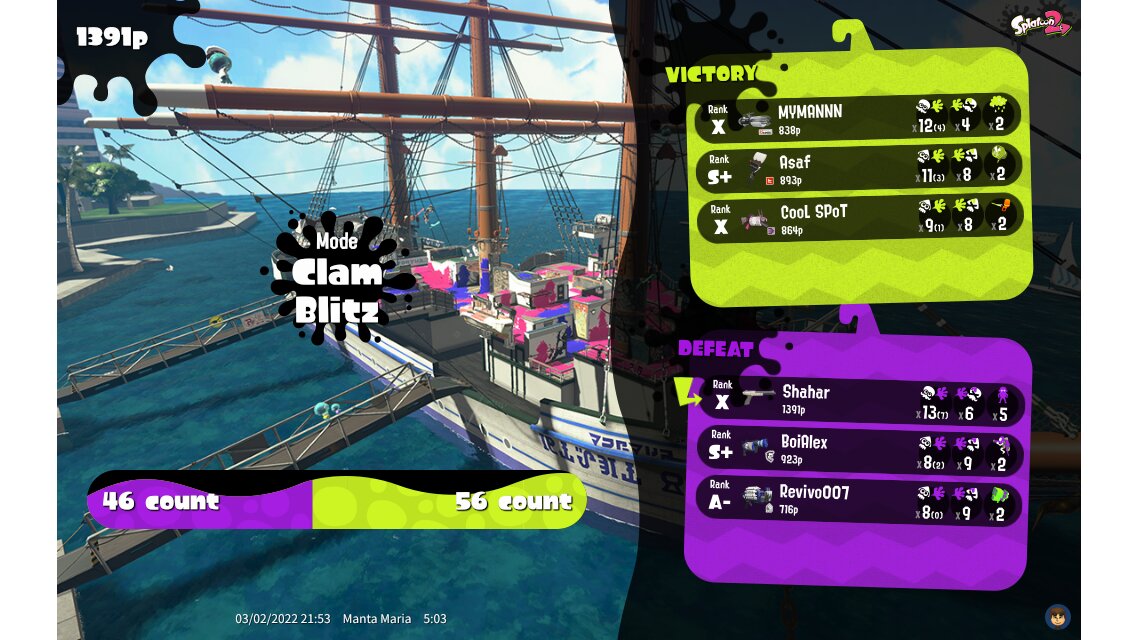Viewport: 1138px width, 640px height.
Task: Open the user avatar icon
Action: pos(1057,616)
